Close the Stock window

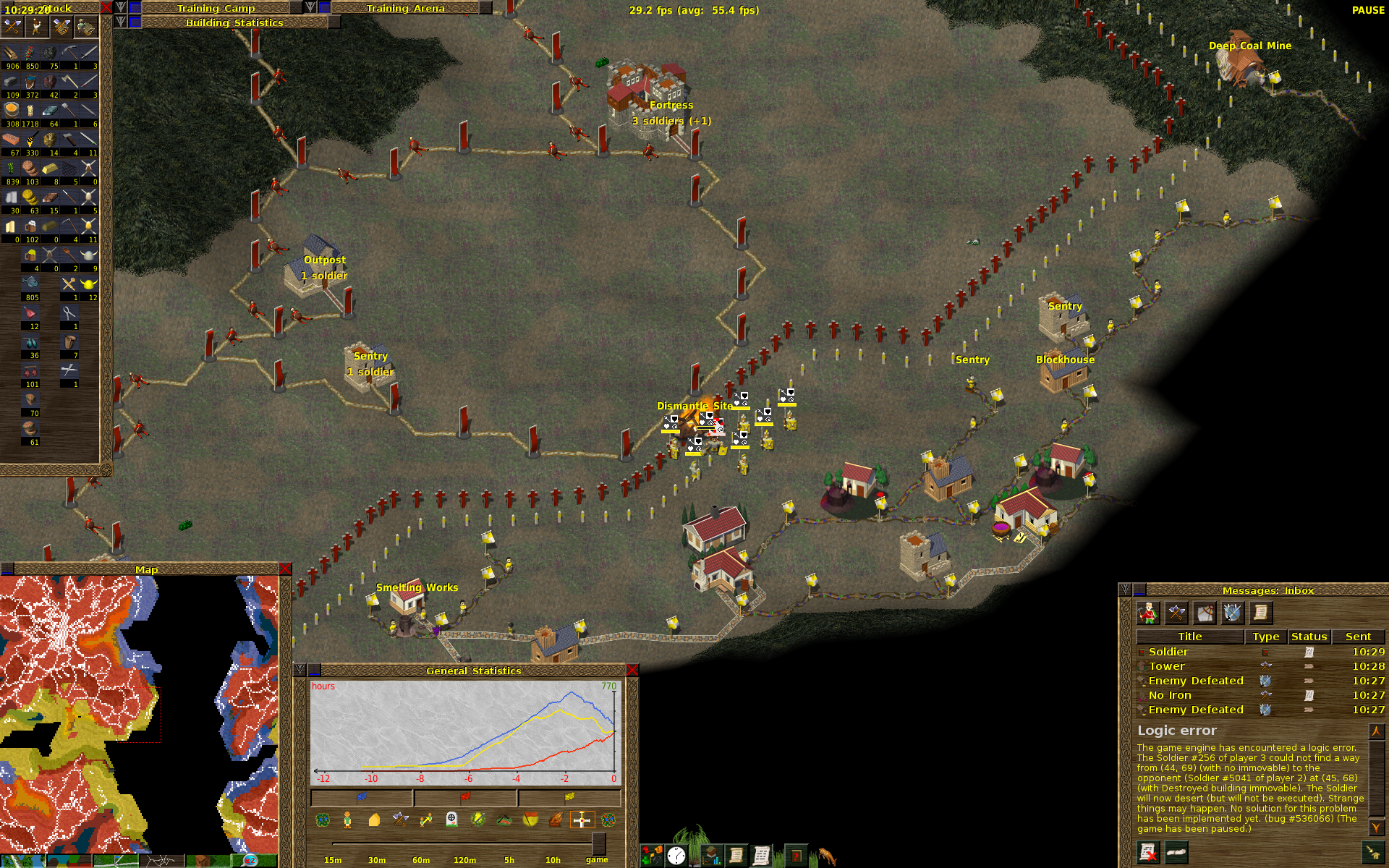106,8
